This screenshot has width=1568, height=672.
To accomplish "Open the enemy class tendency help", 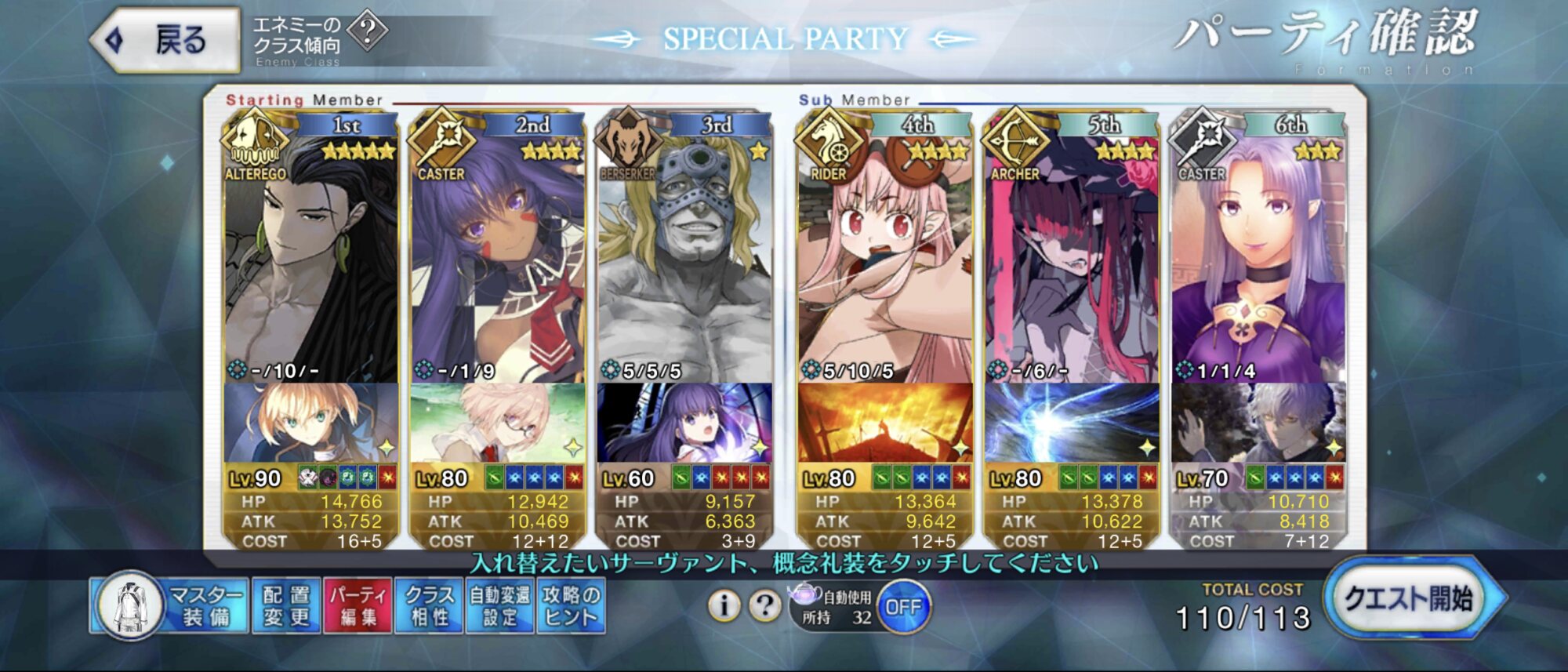I will (367, 32).
